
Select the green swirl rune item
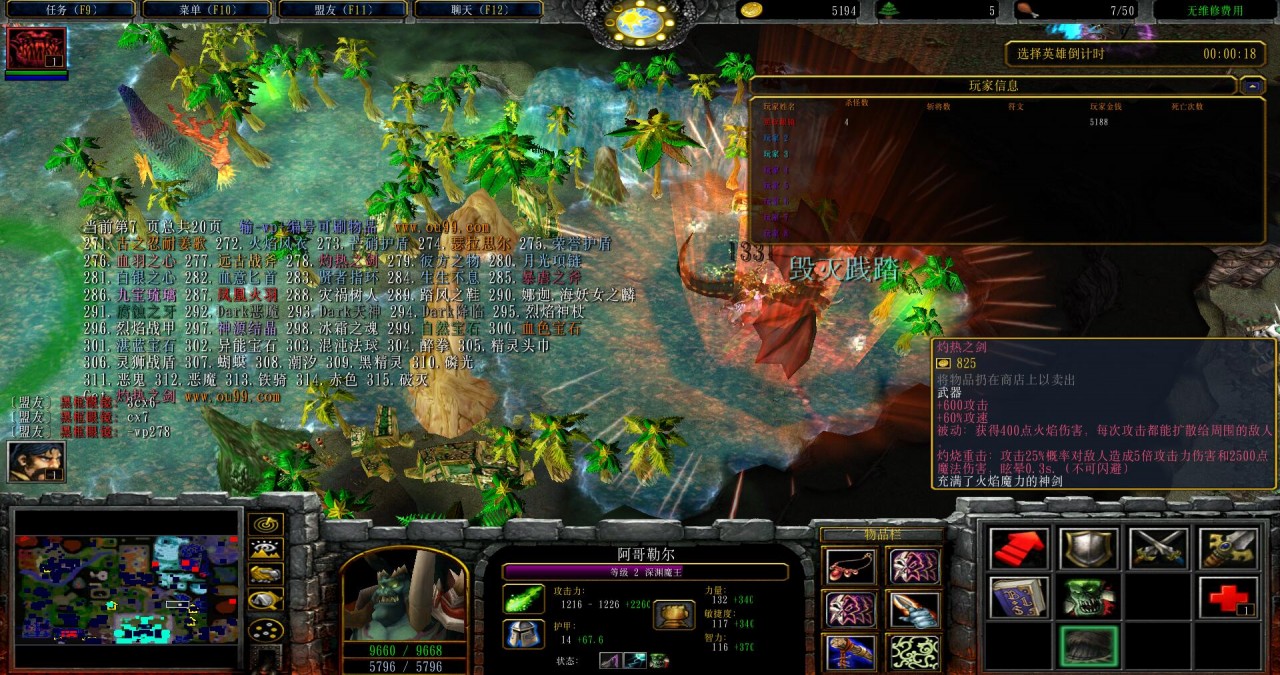point(914,651)
